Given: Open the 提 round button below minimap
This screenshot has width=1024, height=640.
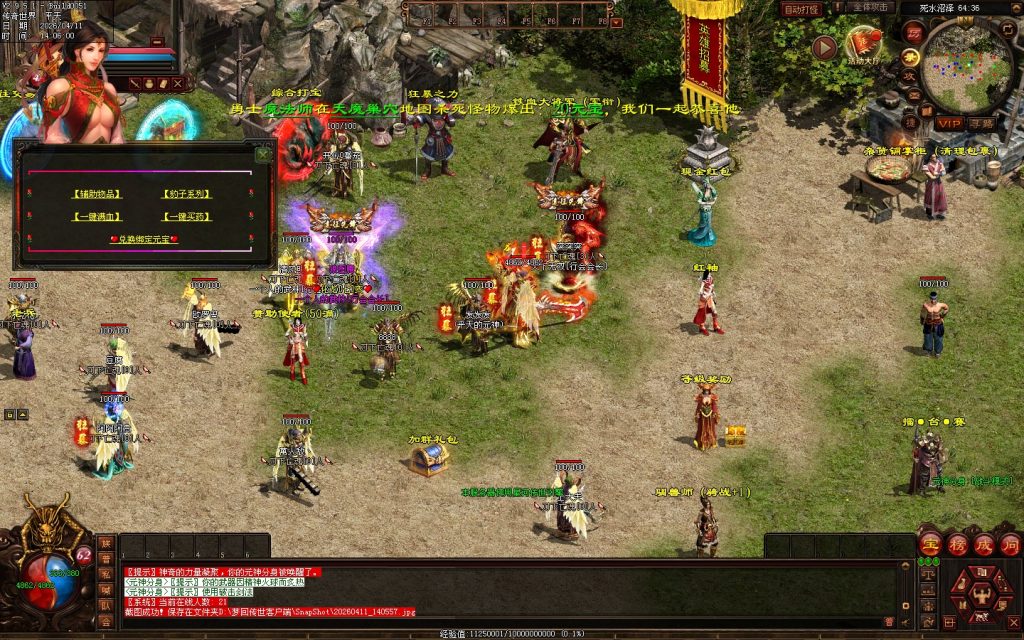Looking at the screenshot, I should pyautogui.click(x=909, y=121).
